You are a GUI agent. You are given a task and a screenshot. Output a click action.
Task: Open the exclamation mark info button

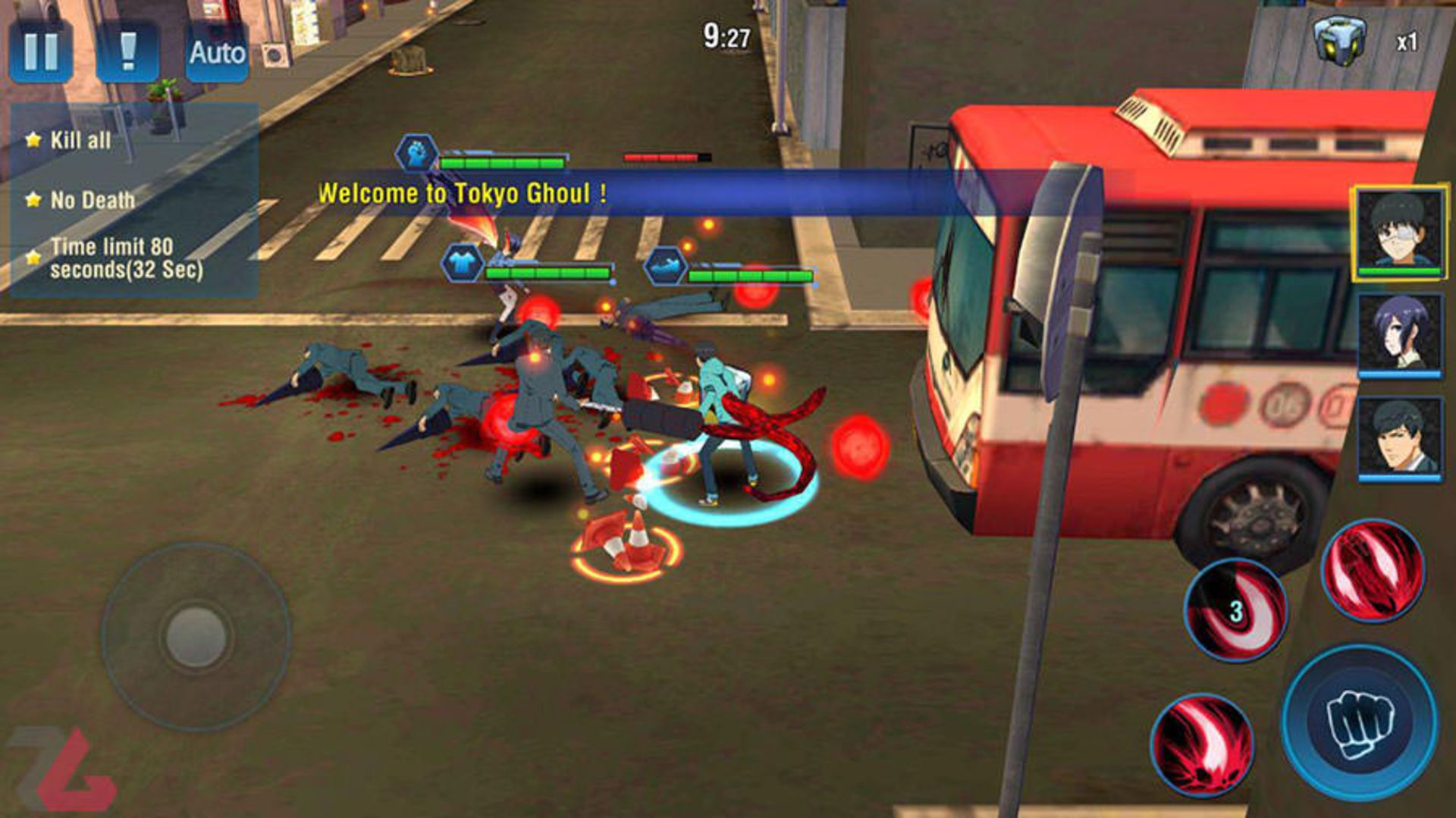pos(127,52)
